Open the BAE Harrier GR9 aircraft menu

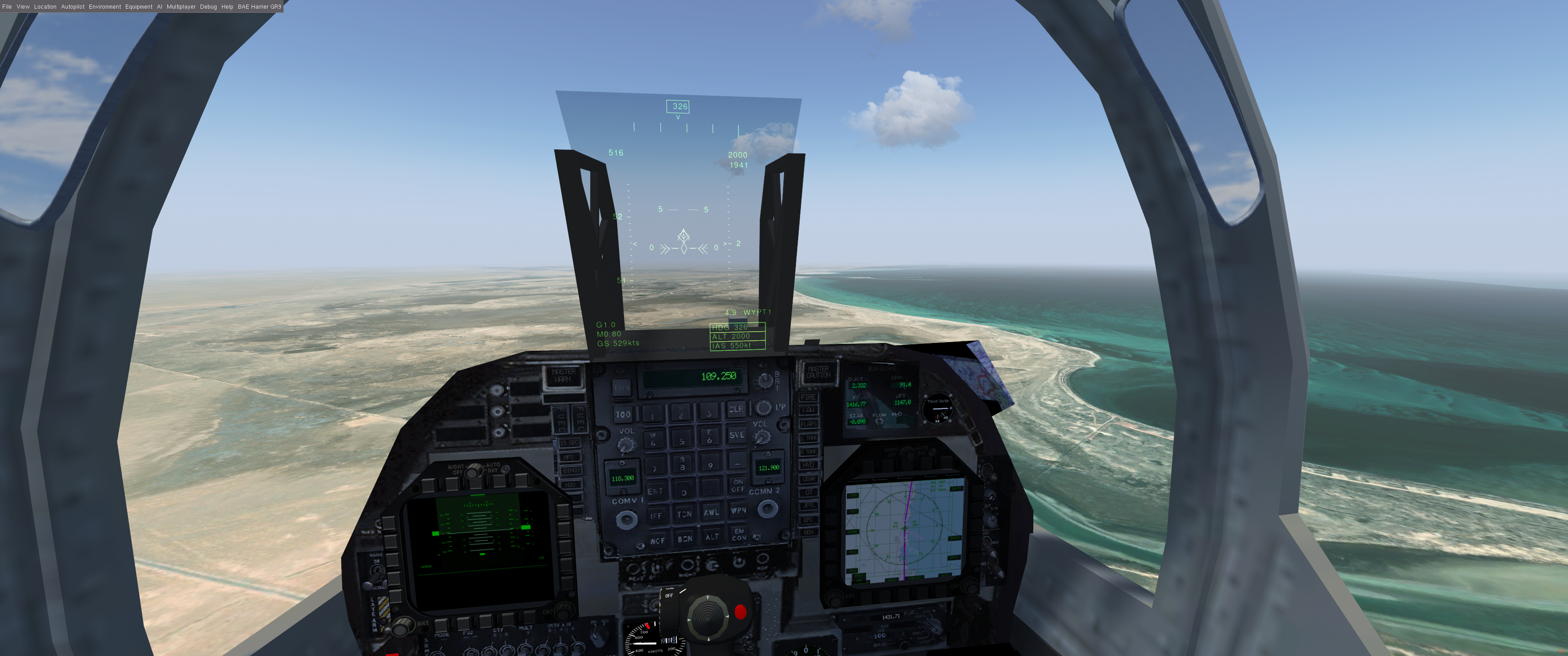(259, 7)
